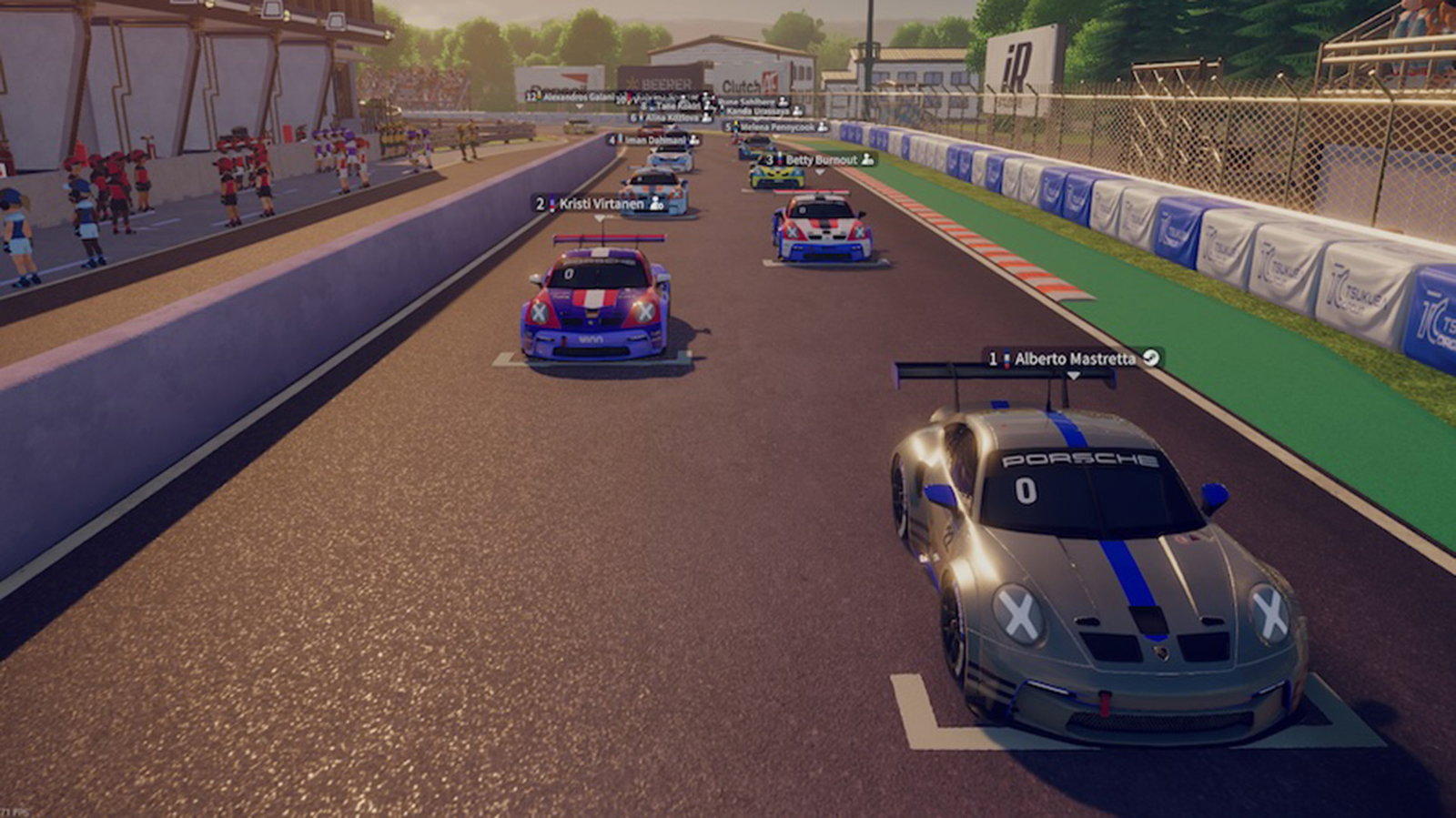Click the profile icon beside Alina Kozlova
Screen dimensions: 1456x818
pyautogui.click(x=706, y=117)
